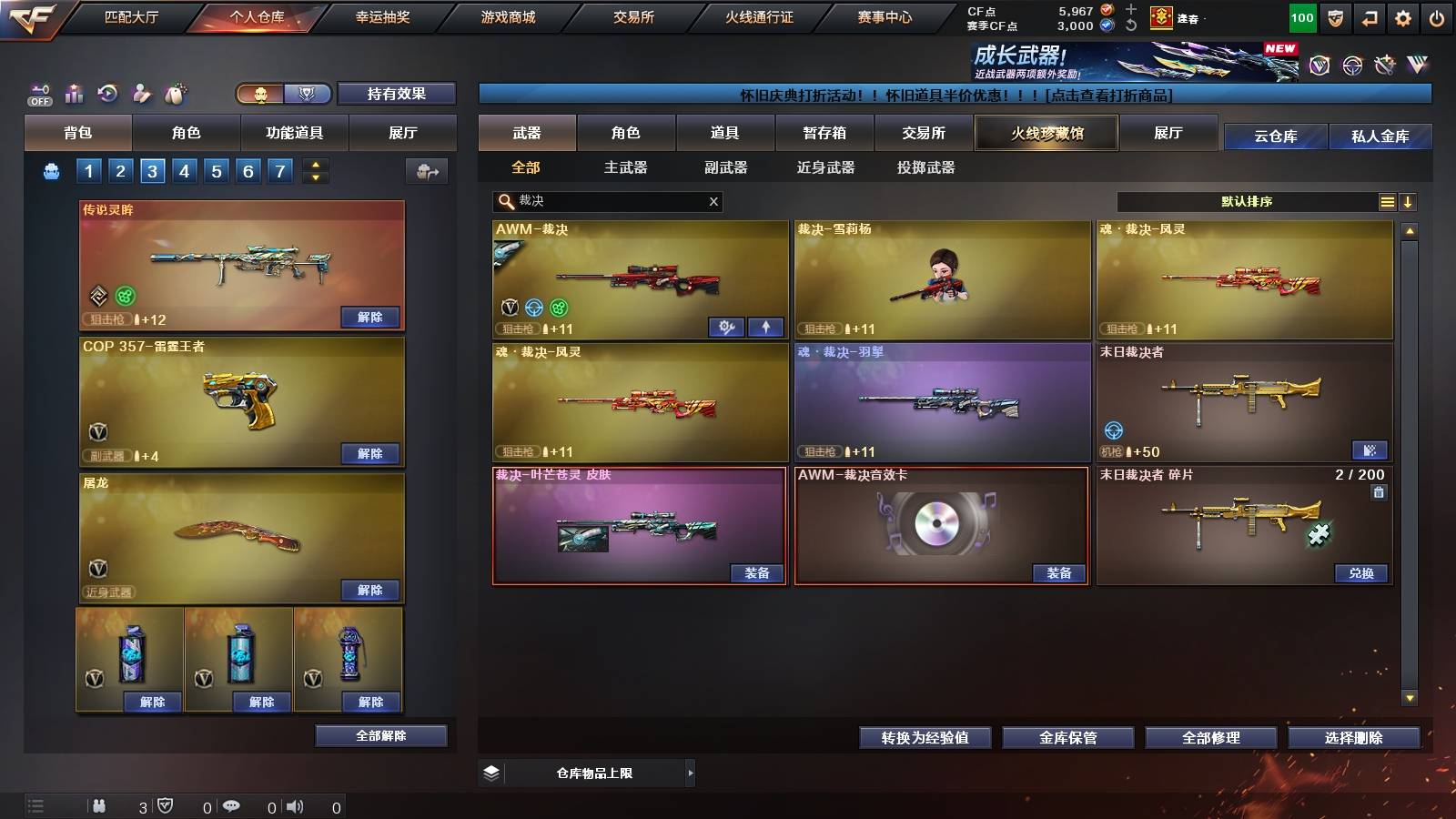Click the circular replay/history icon in the left toolbar
The image size is (1456, 819).
106,91
